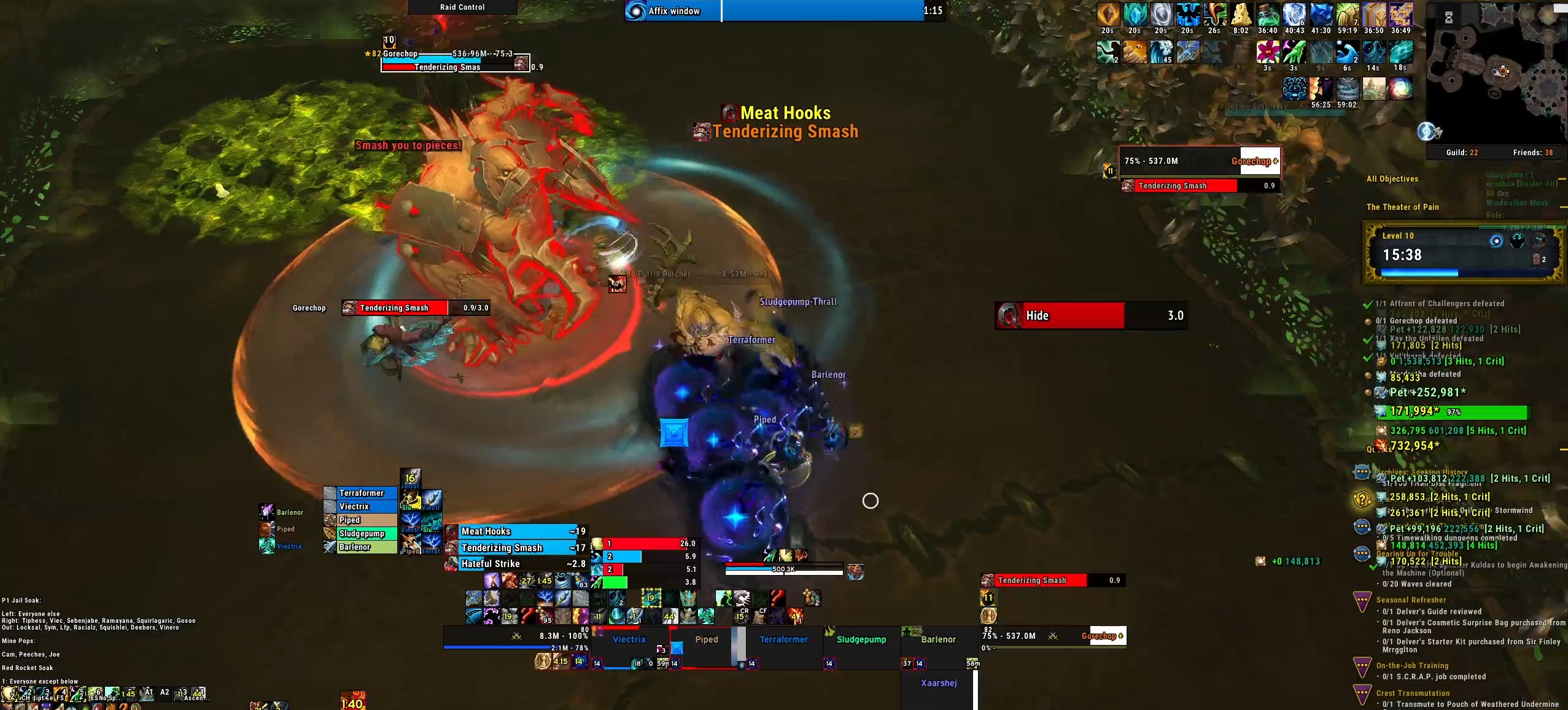The image size is (1568, 710).
Task: Click the pink flower buff icon at 3s
Action: coord(1267,52)
